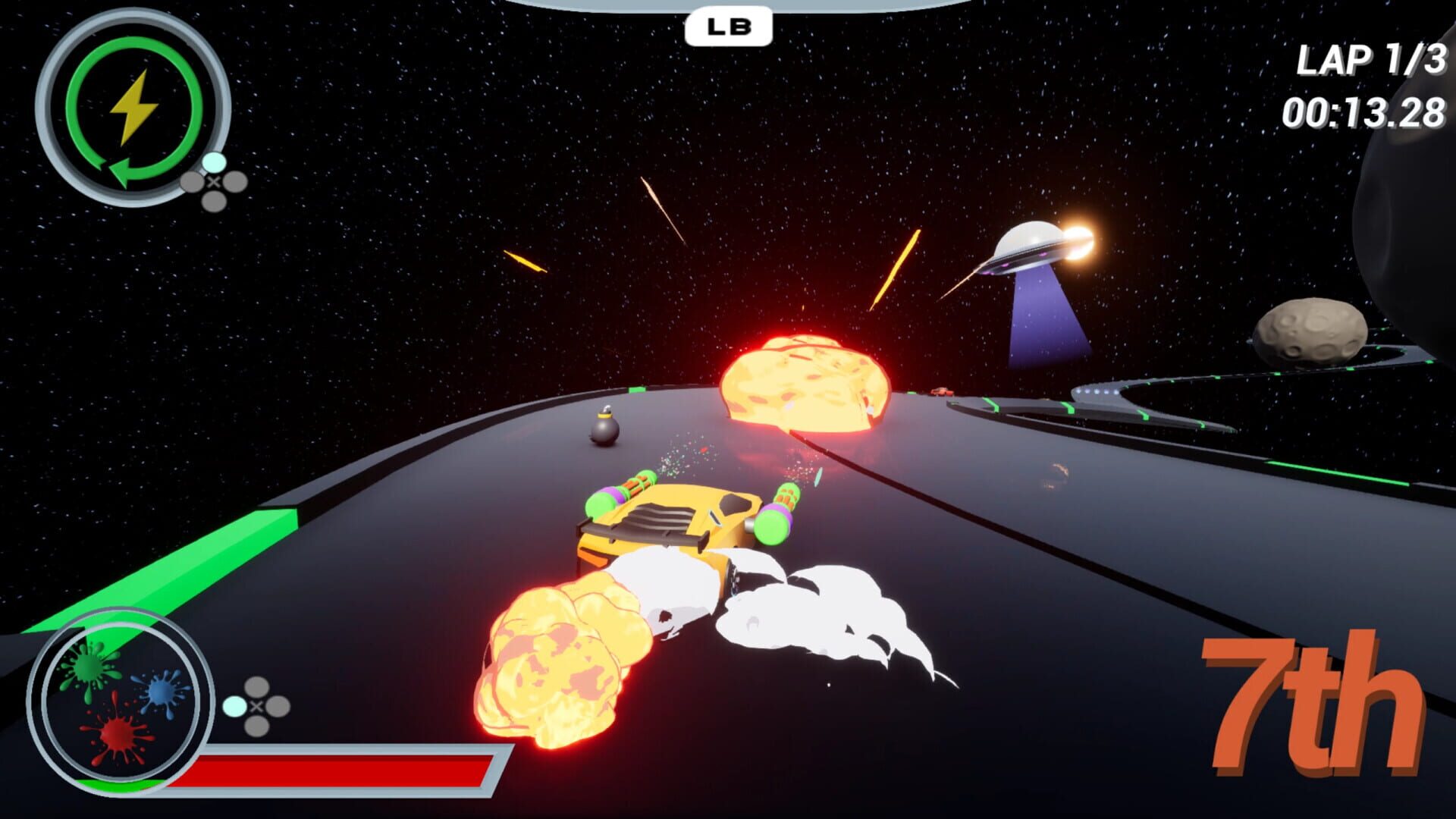This screenshot has height=819, width=1456.
Task: Toggle the top d-pad button in the ability cluster
Action: tap(213, 161)
